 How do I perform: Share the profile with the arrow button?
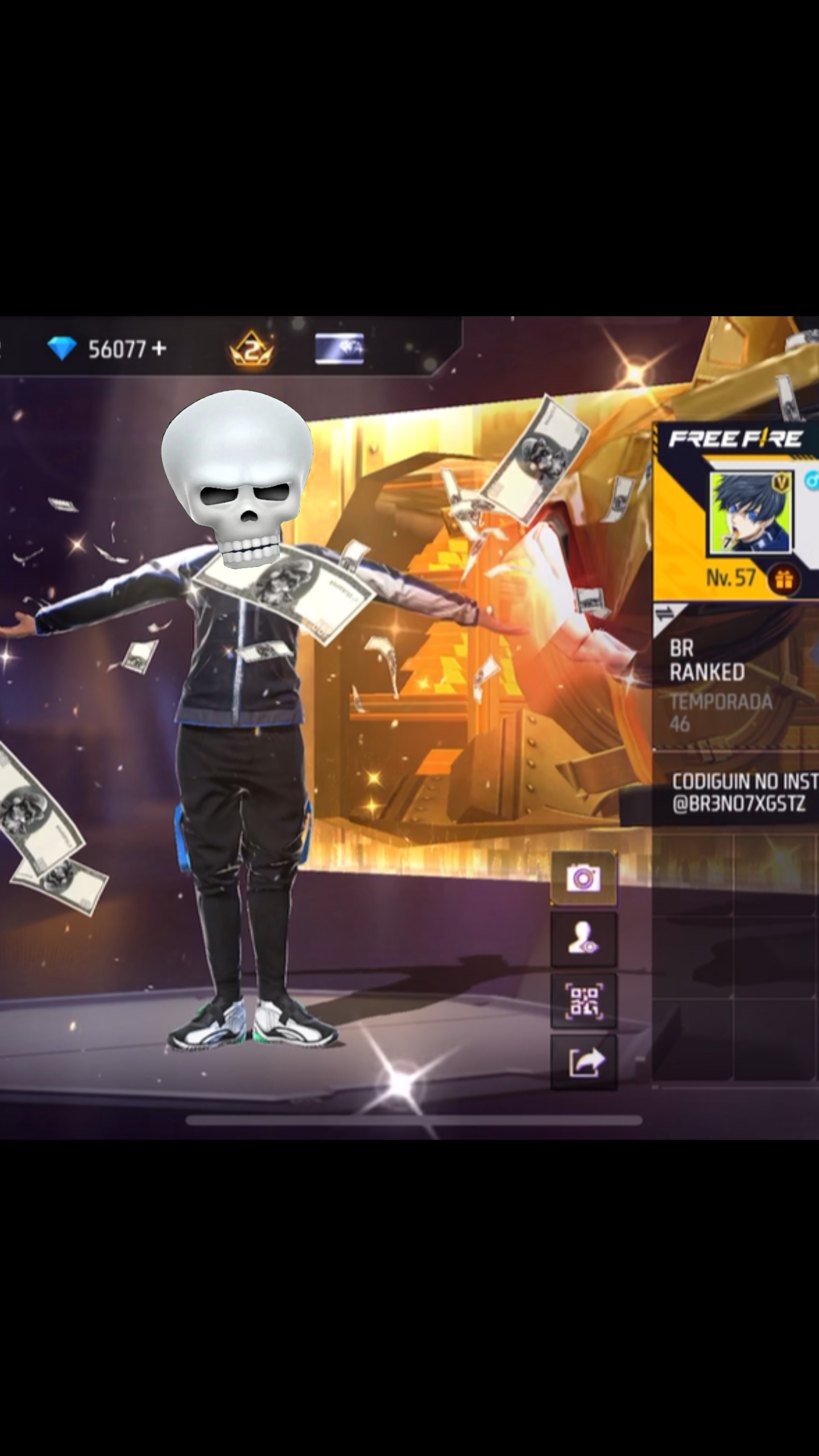[x=583, y=1061]
